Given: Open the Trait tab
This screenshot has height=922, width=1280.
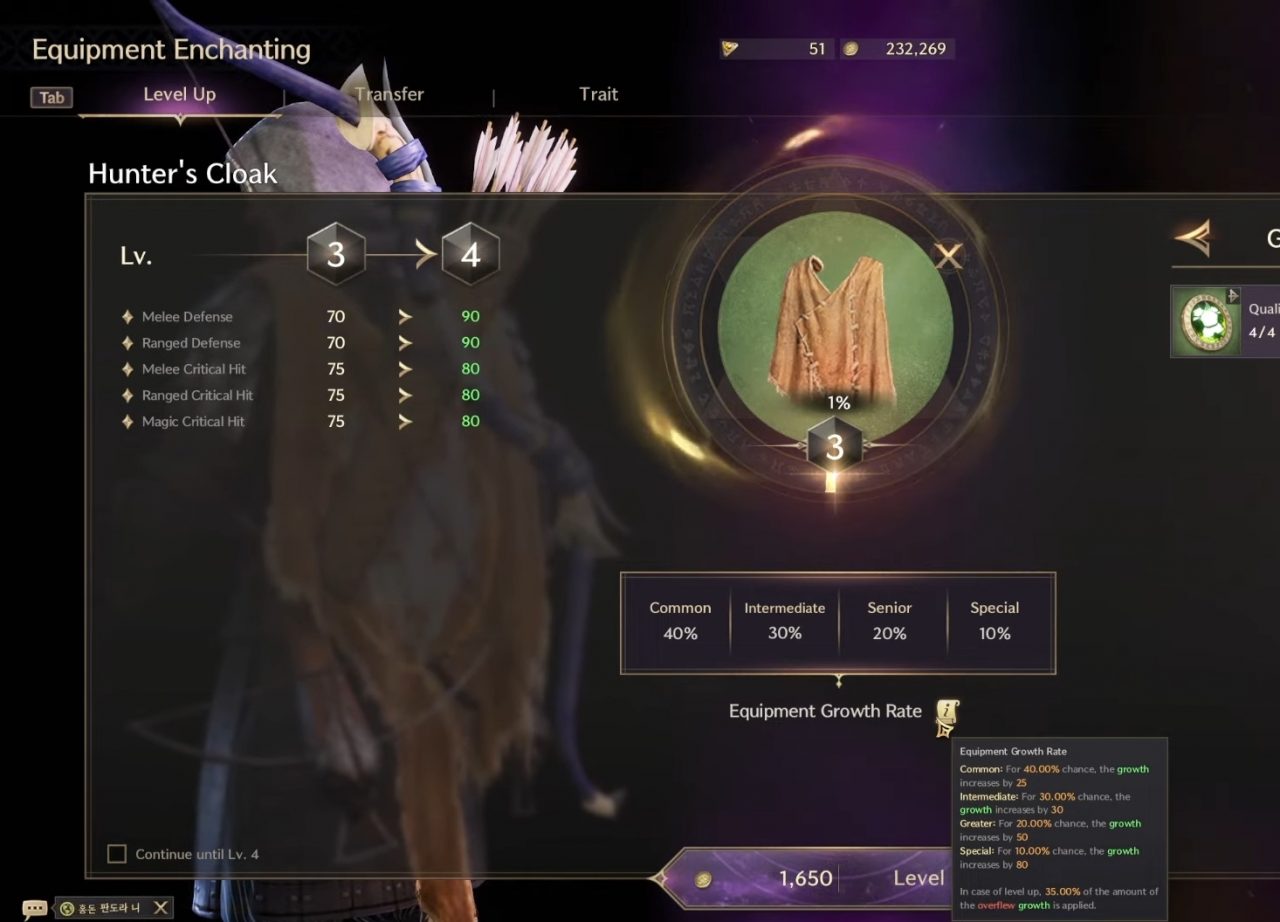Looking at the screenshot, I should tap(598, 93).
